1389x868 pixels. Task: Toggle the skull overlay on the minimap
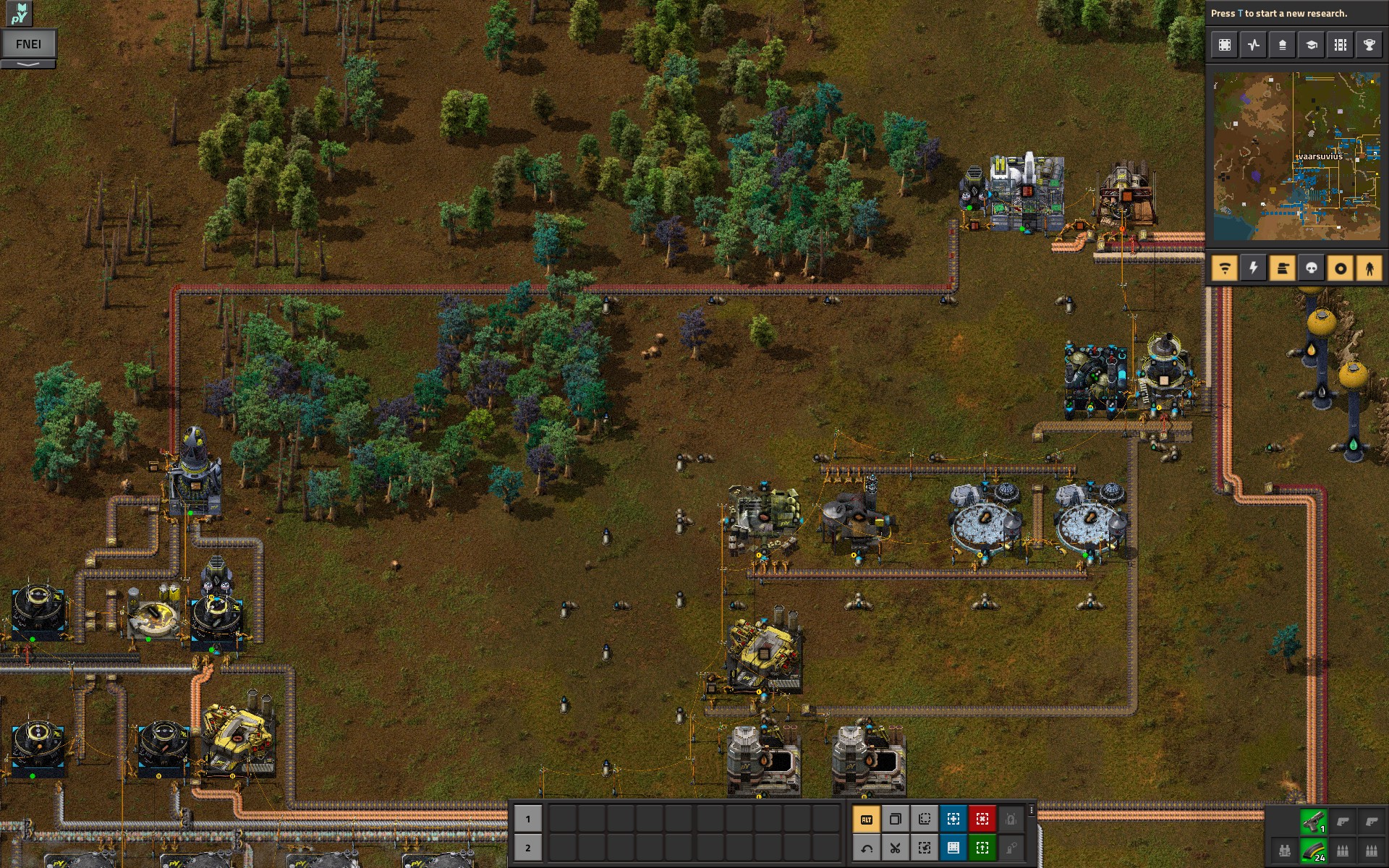point(1310,268)
